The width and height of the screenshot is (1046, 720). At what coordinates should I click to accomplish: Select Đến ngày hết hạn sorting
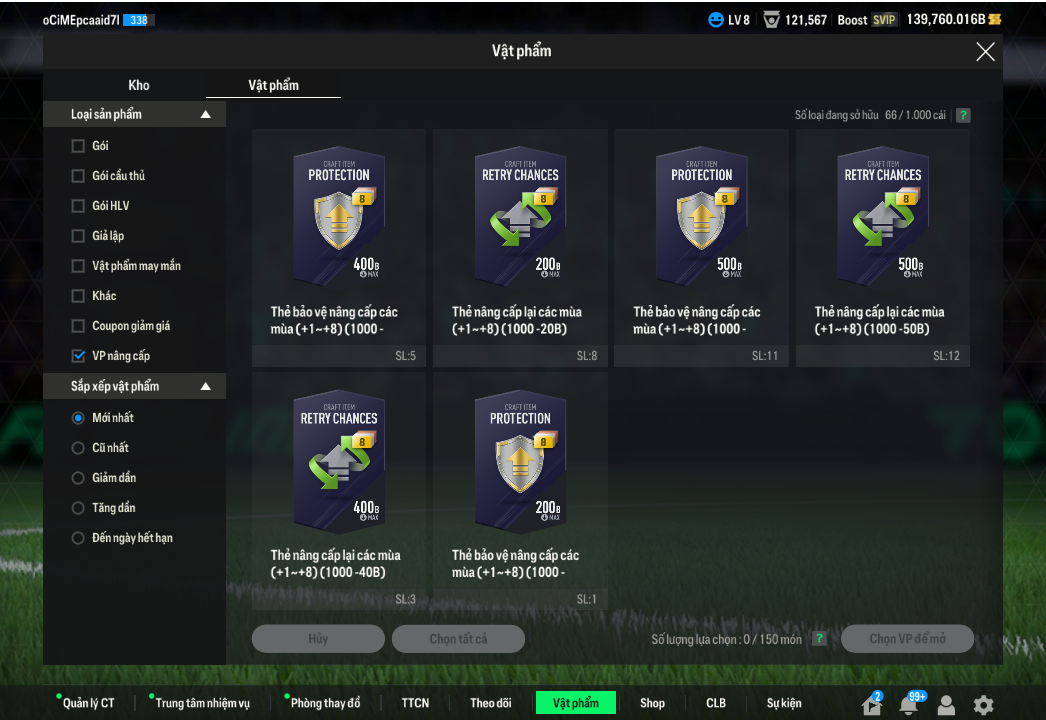[78, 538]
